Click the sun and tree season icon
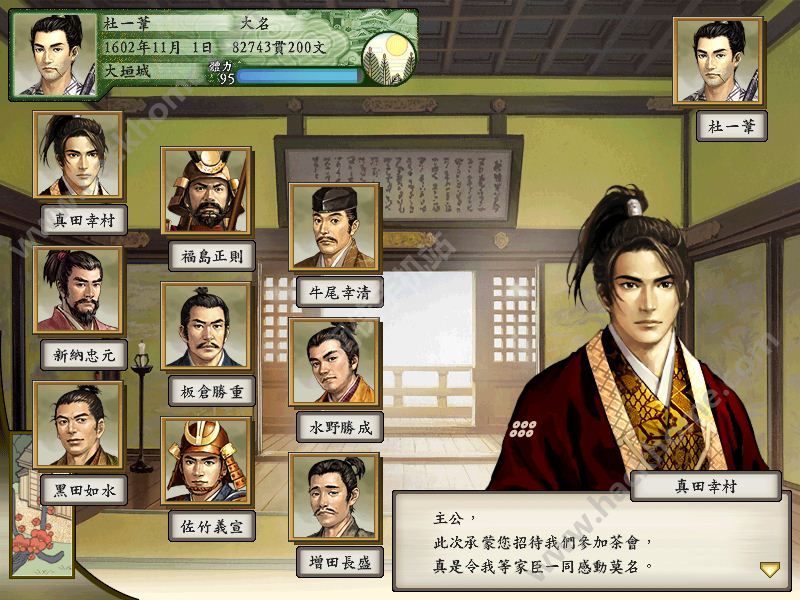 click(x=388, y=61)
